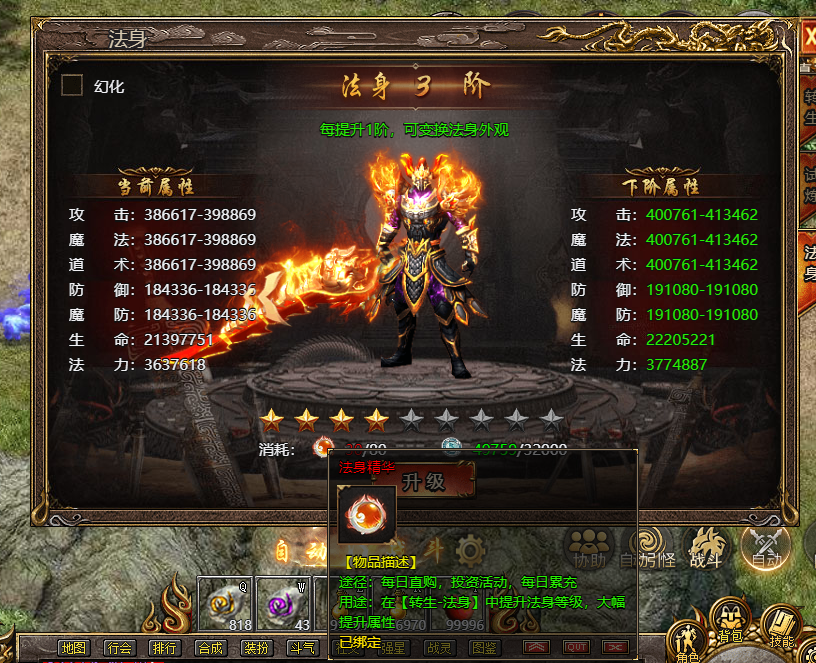Toggle the 幻化 checkbox
Viewport: 816px width, 663px height.
[72, 86]
